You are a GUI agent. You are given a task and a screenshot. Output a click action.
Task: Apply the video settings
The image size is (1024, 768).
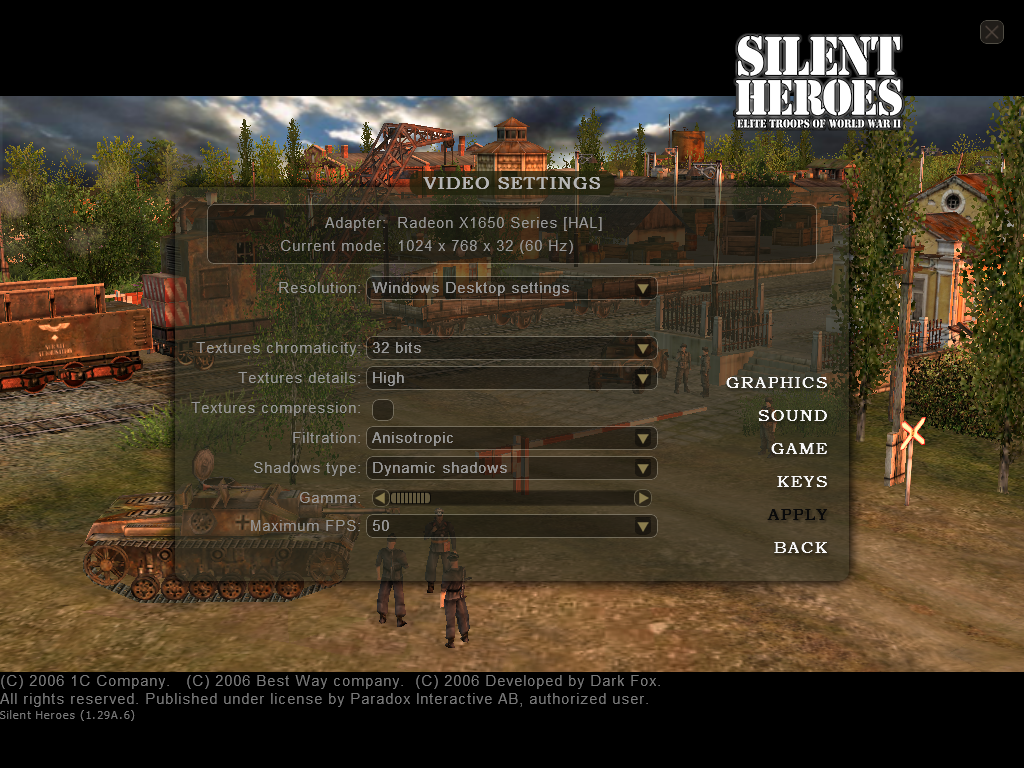click(x=797, y=514)
